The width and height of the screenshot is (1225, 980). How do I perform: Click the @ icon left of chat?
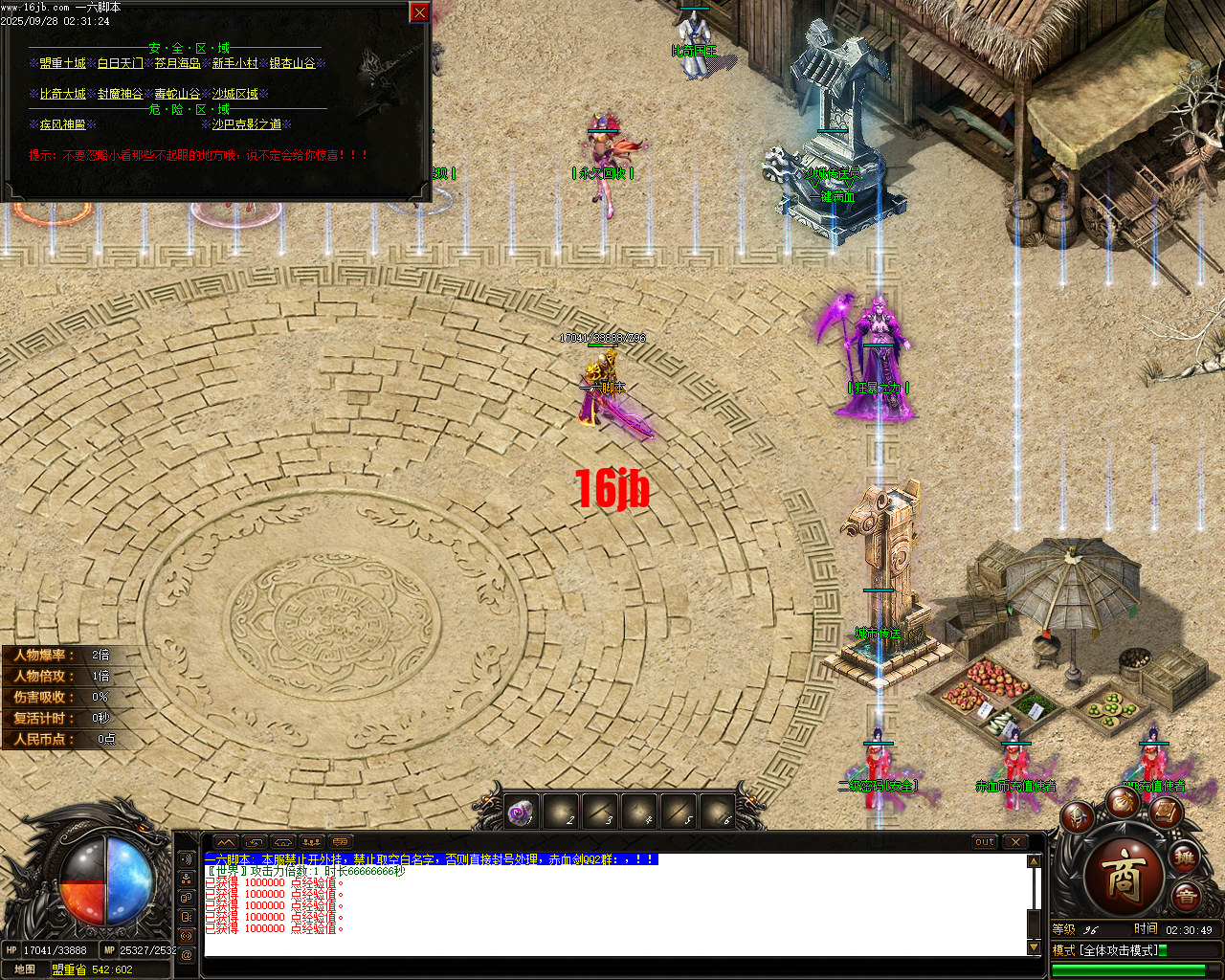click(x=188, y=954)
